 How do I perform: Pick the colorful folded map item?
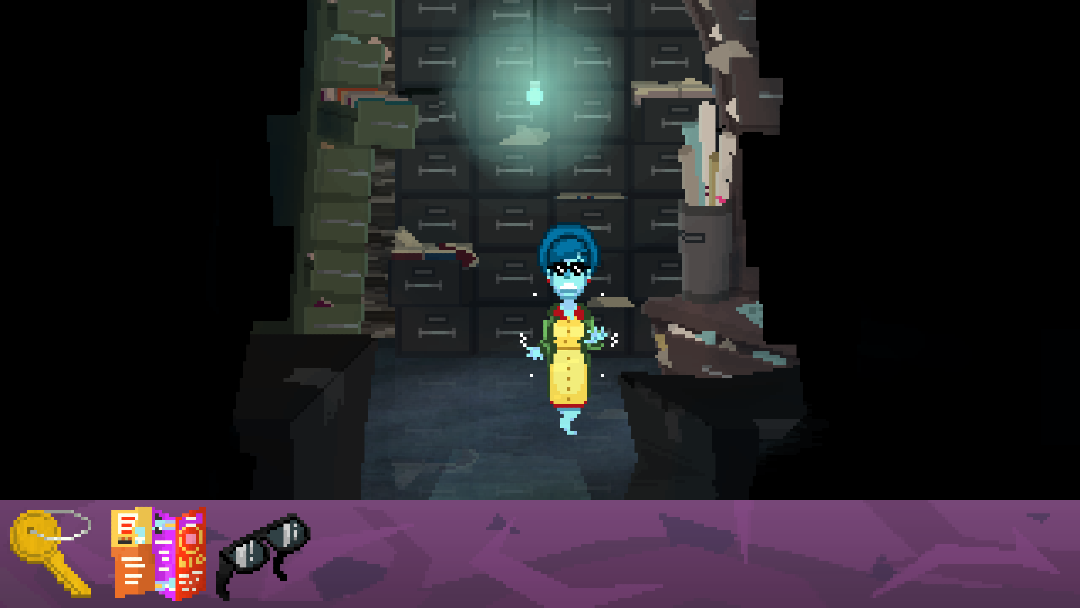pyautogui.click(x=158, y=554)
